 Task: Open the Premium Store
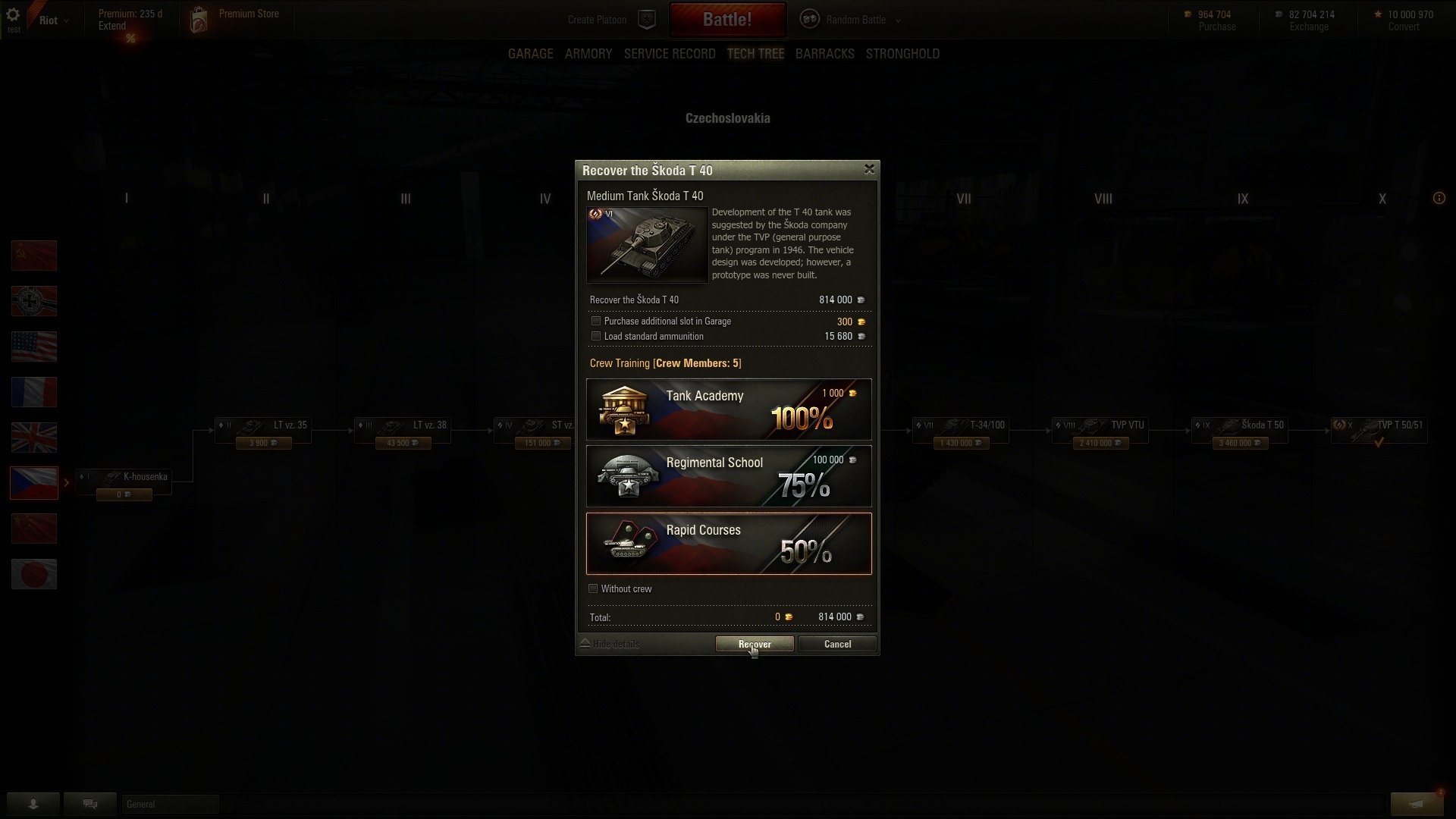(x=248, y=14)
